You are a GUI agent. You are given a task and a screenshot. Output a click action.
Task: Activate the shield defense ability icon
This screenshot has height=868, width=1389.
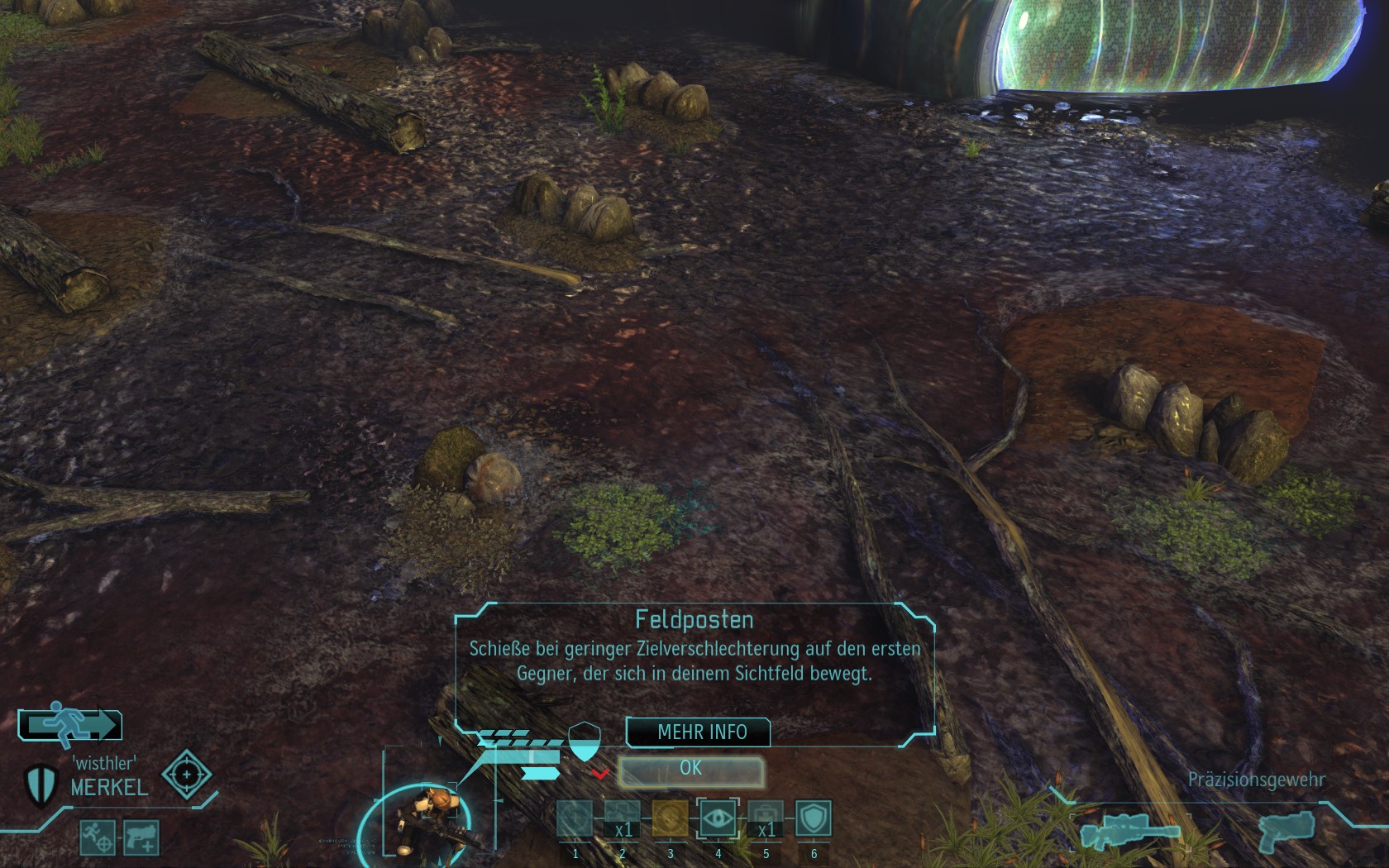click(814, 818)
